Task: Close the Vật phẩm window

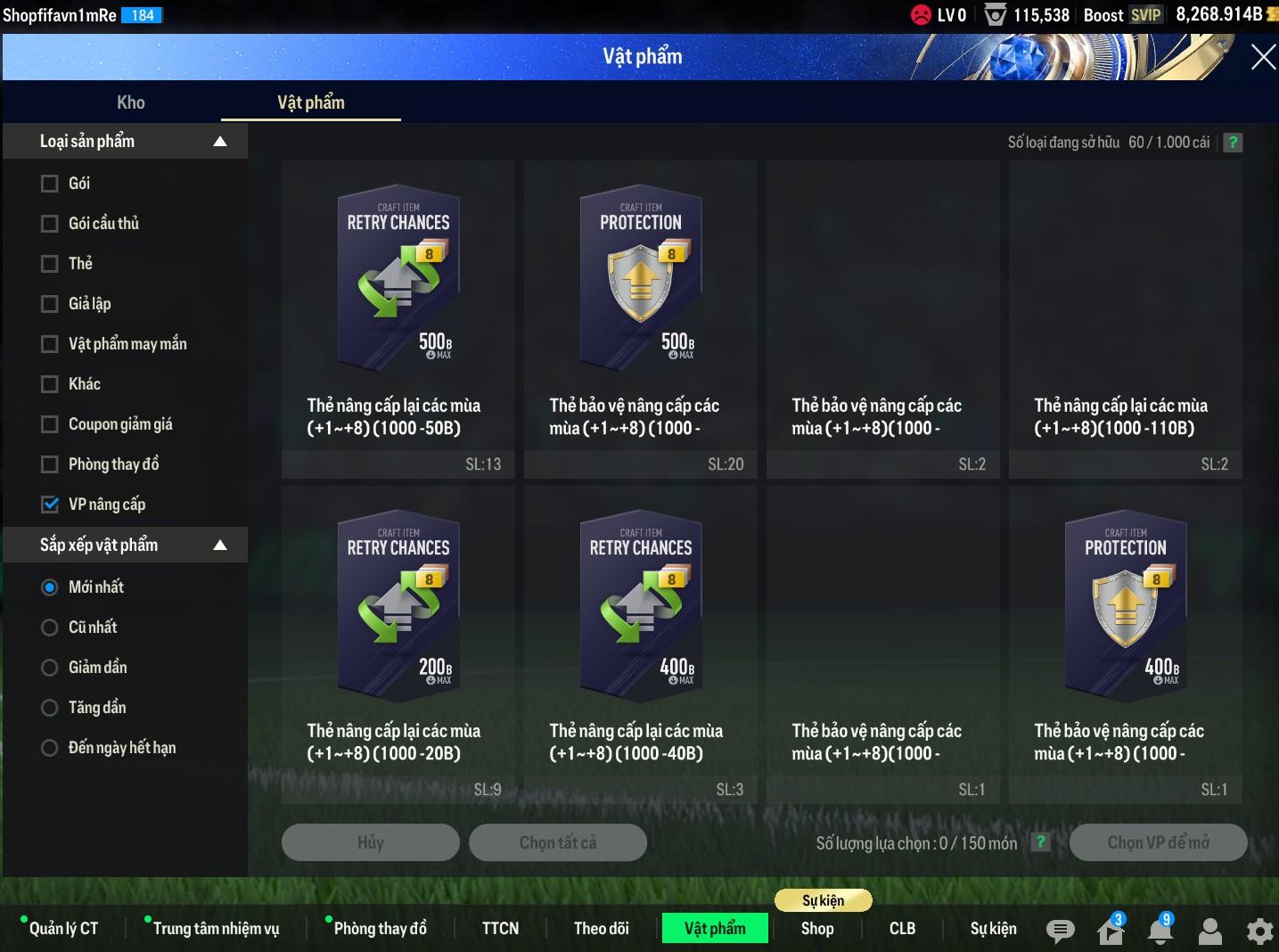Action: pyautogui.click(x=1262, y=58)
